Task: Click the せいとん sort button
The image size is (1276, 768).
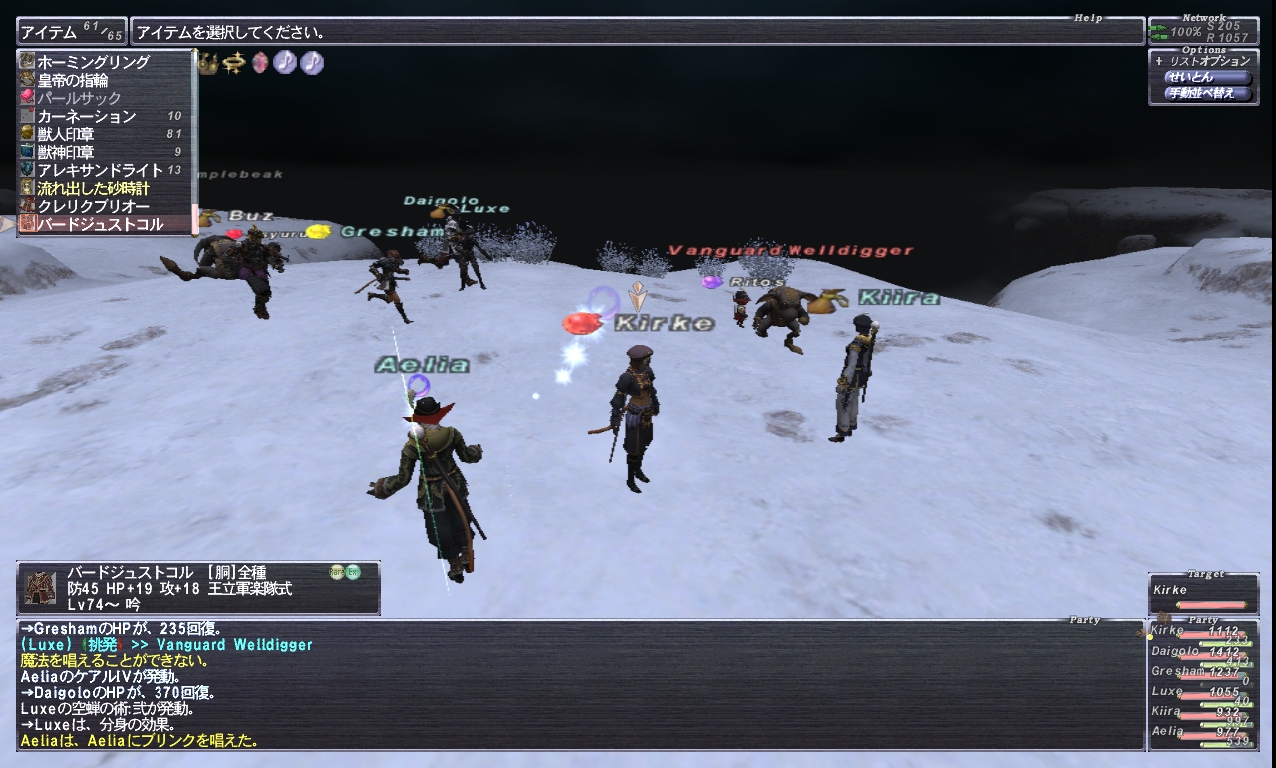Action: point(1207,77)
